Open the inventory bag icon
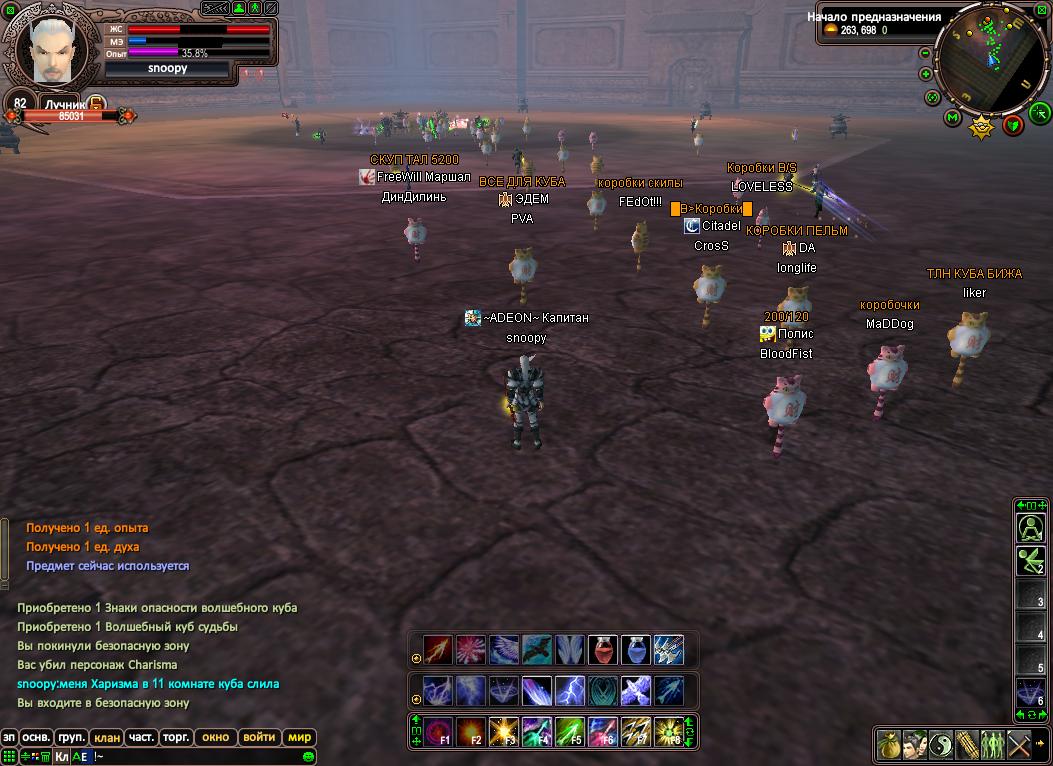The width and height of the screenshot is (1053, 766). click(x=888, y=745)
